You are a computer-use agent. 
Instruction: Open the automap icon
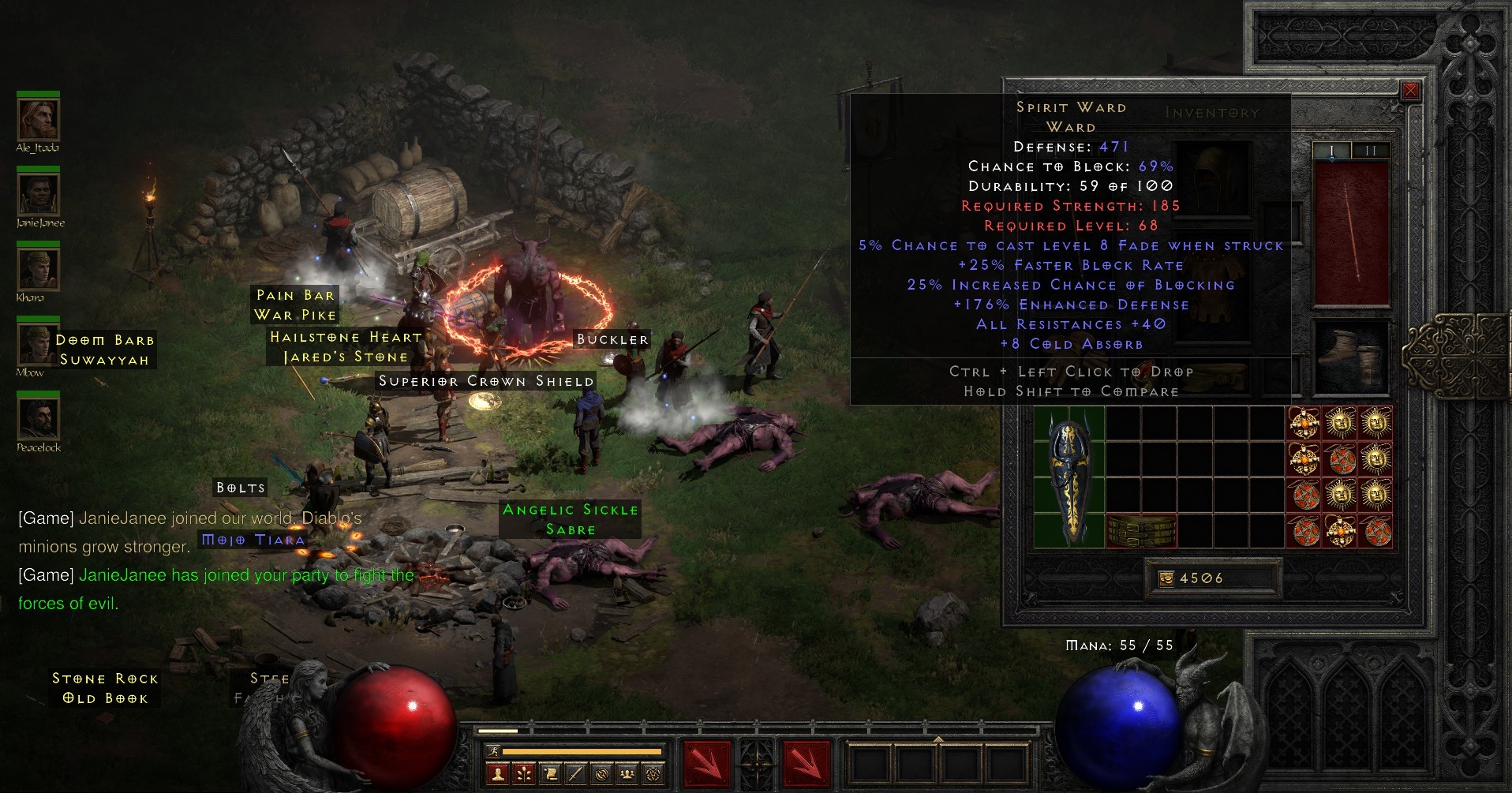[x=601, y=776]
